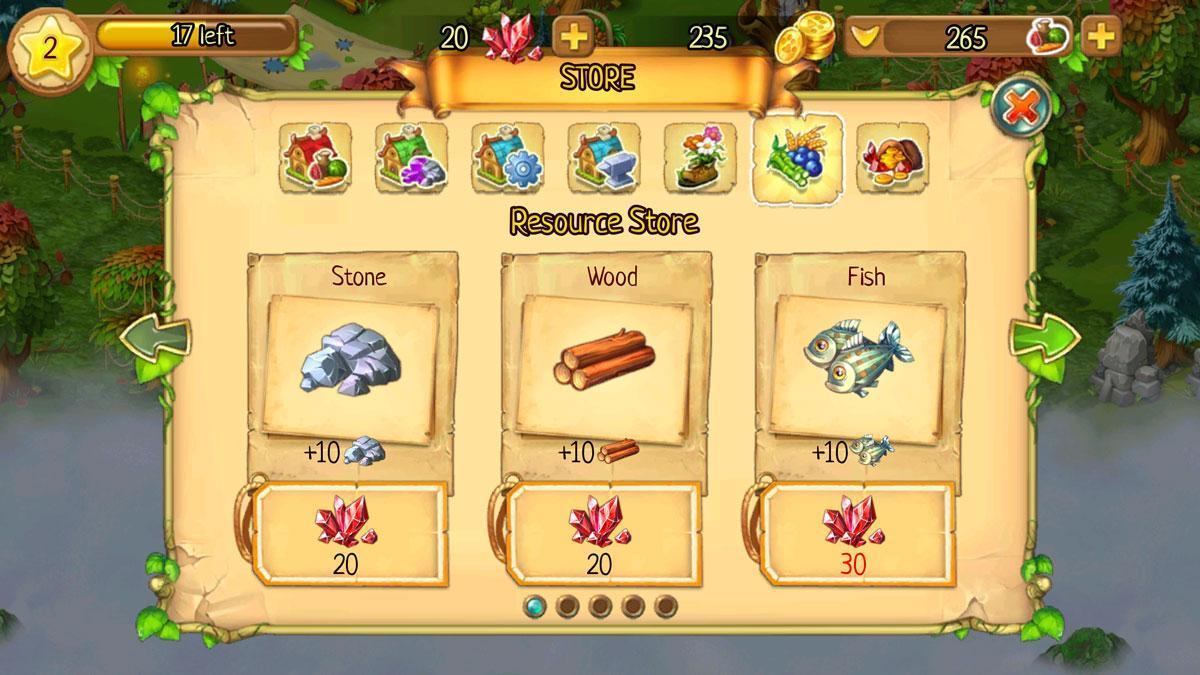Buy Stone for 20 crystals
The image size is (1200, 675).
point(347,534)
